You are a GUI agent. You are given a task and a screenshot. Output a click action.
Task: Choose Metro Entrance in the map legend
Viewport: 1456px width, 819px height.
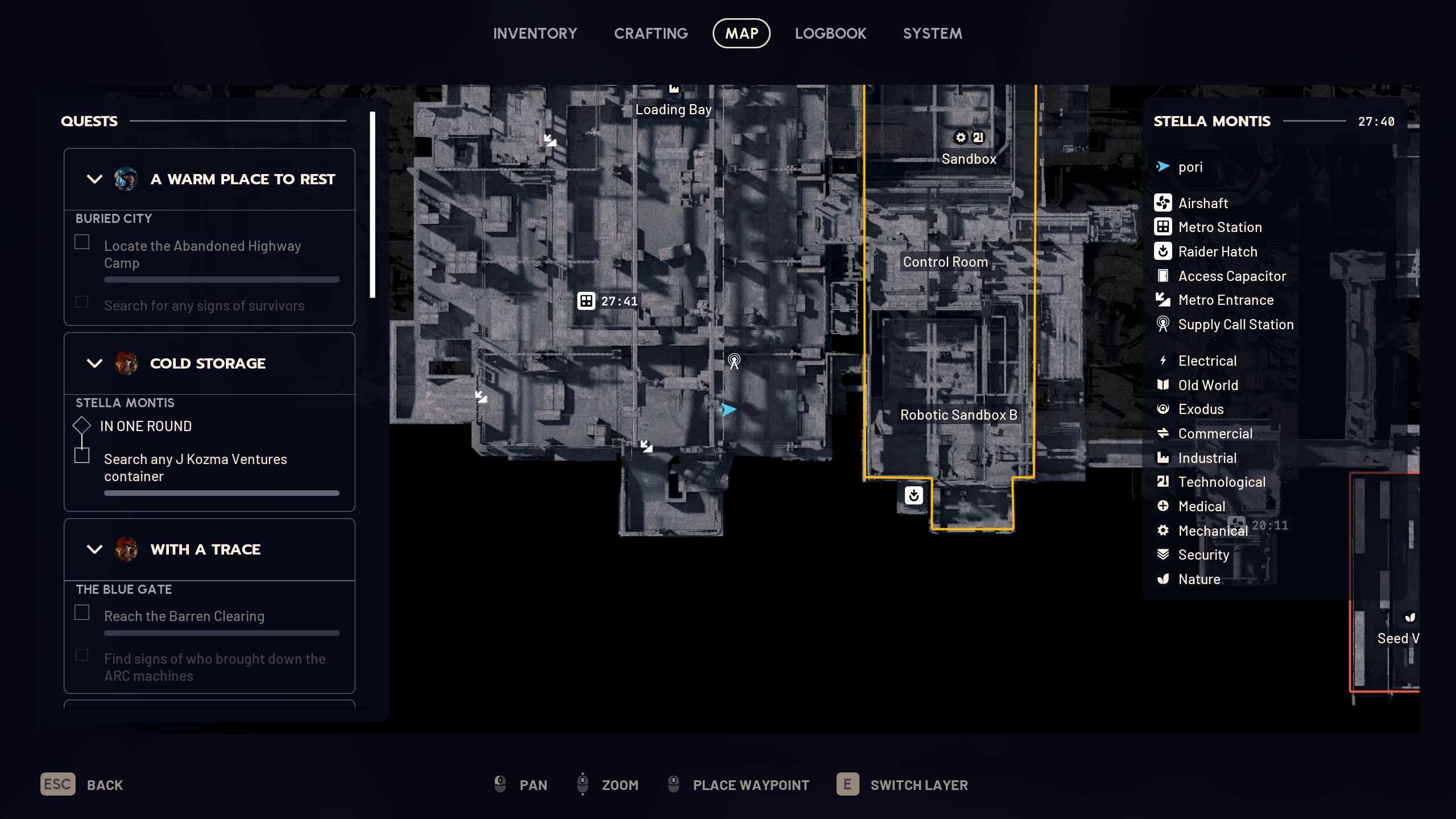point(1225,300)
